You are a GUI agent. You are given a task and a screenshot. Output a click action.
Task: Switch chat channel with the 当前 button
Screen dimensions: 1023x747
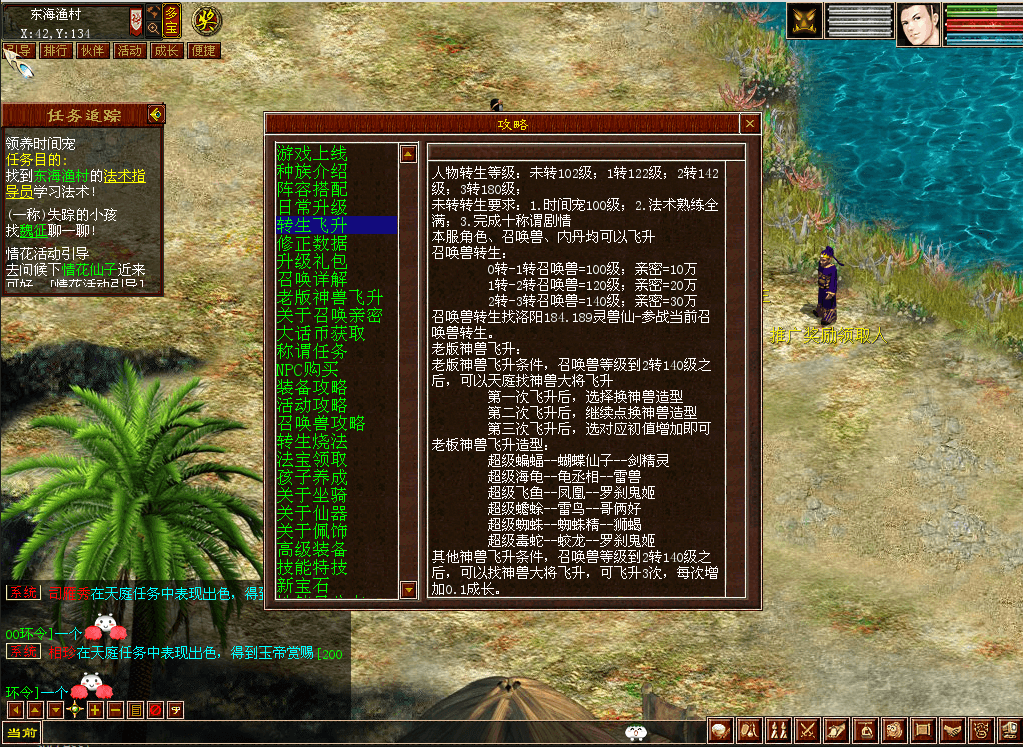(x=21, y=733)
